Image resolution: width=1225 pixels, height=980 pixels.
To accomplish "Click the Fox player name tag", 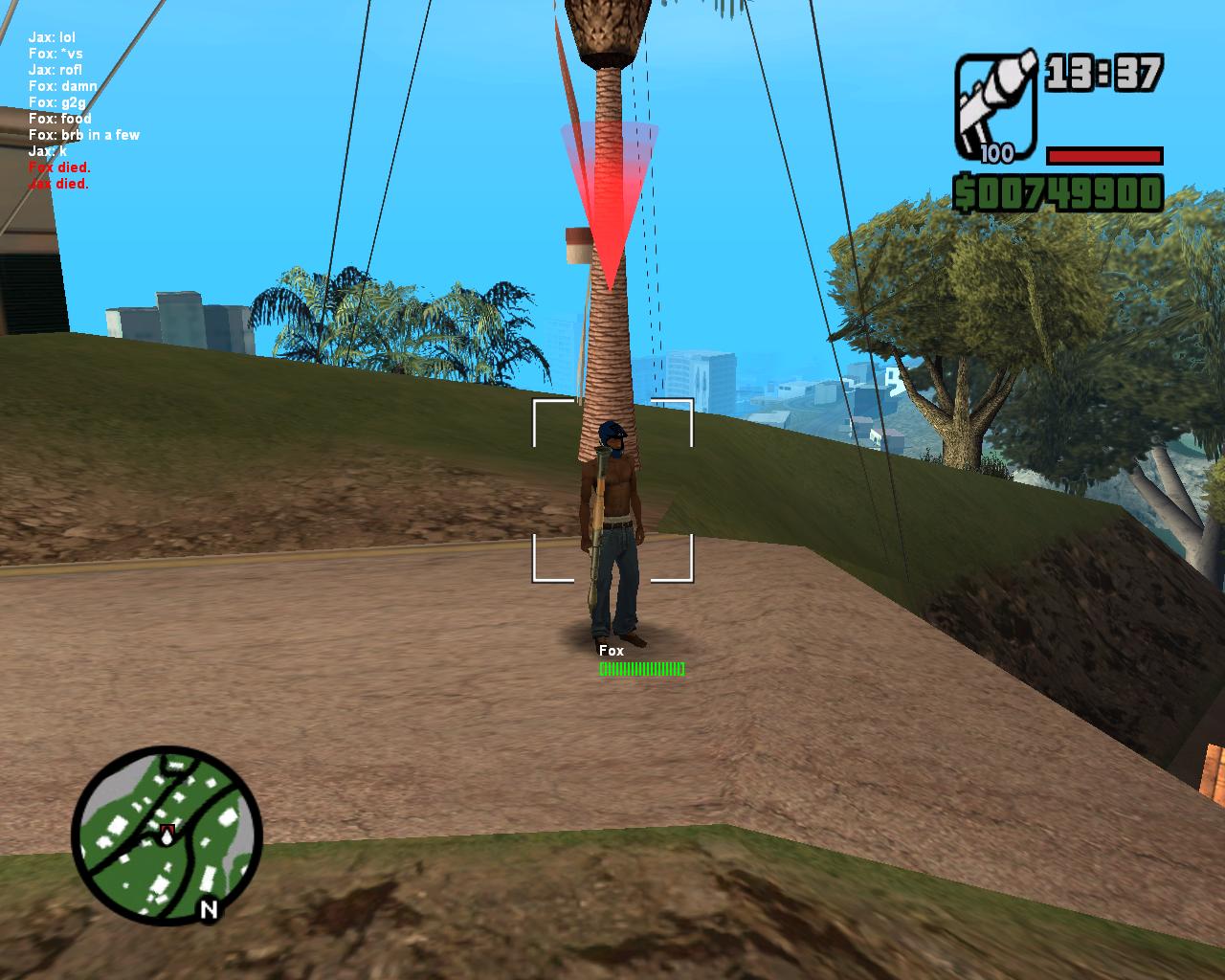I will (x=611, y=651).
